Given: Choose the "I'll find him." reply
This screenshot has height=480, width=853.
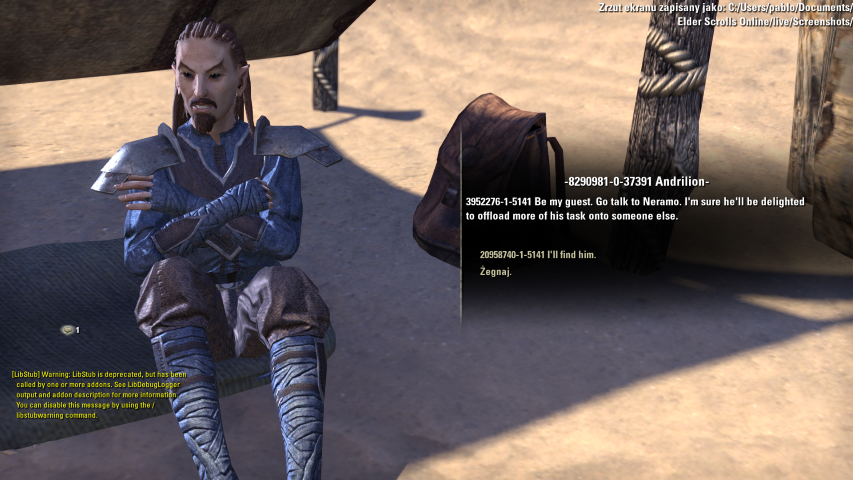Looking at the screenshot, I should [x=538, y=255].
